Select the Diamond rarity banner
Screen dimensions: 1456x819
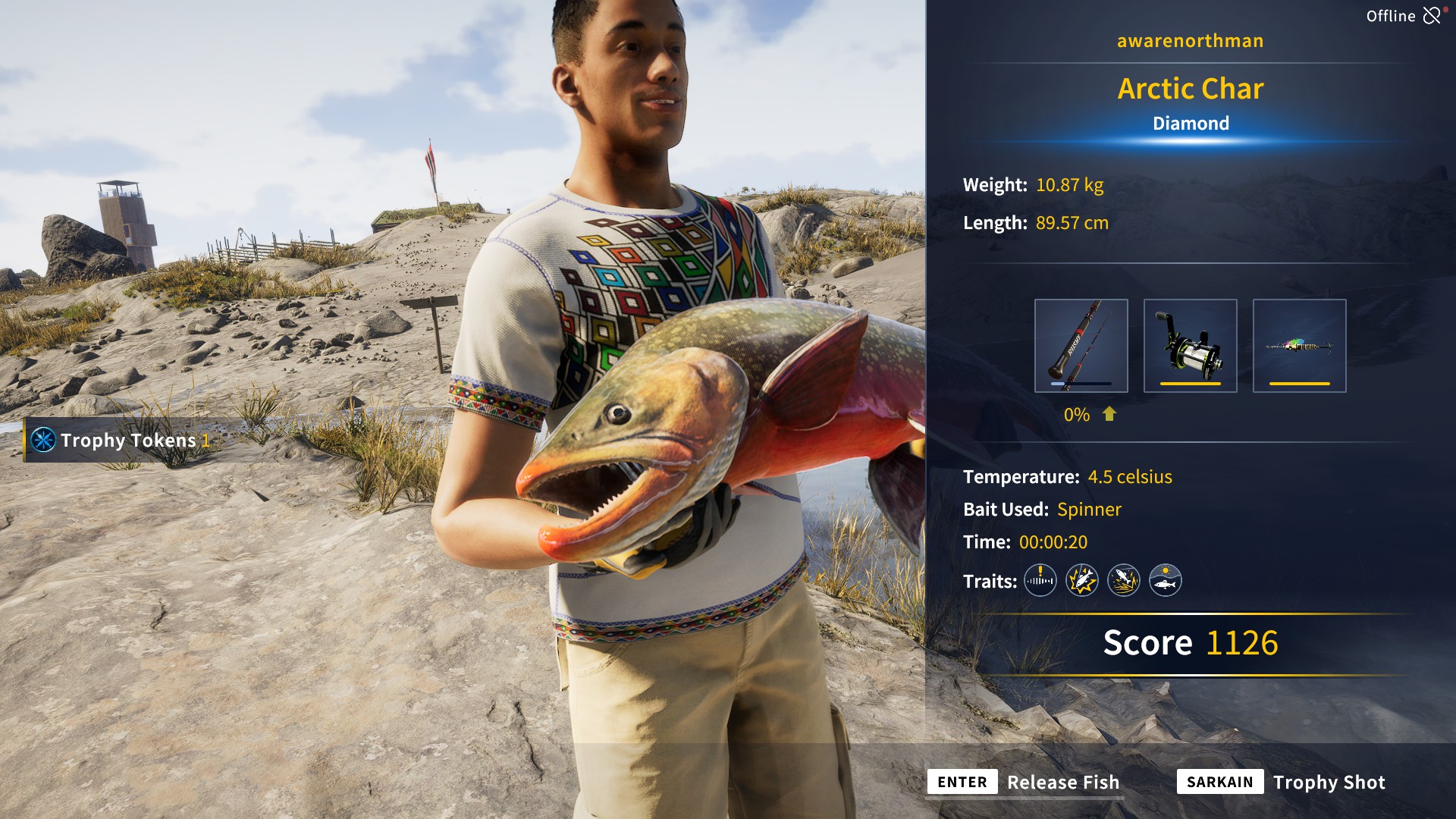[1191, 123]
